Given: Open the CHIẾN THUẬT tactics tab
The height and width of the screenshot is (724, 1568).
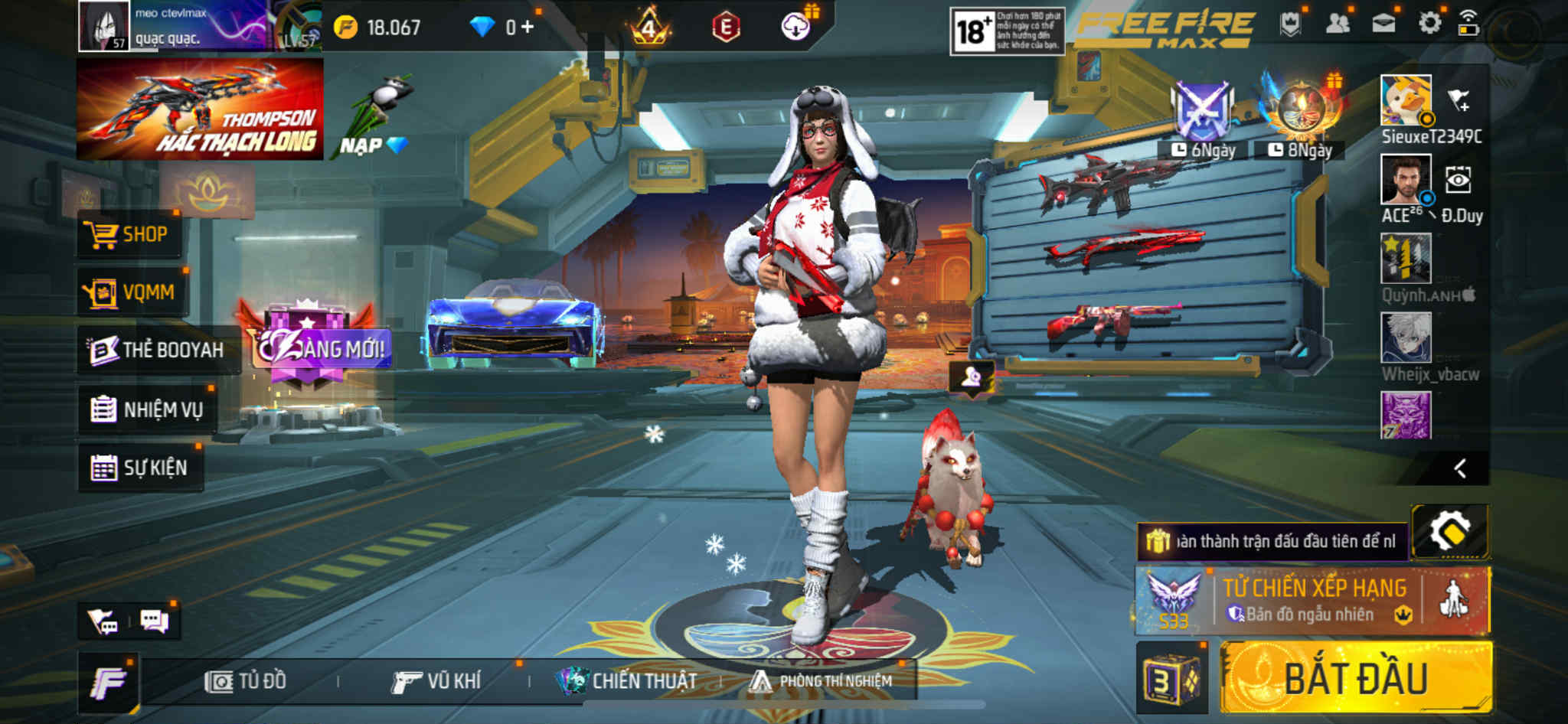Looking at the screenshot, I should point(628,681).
